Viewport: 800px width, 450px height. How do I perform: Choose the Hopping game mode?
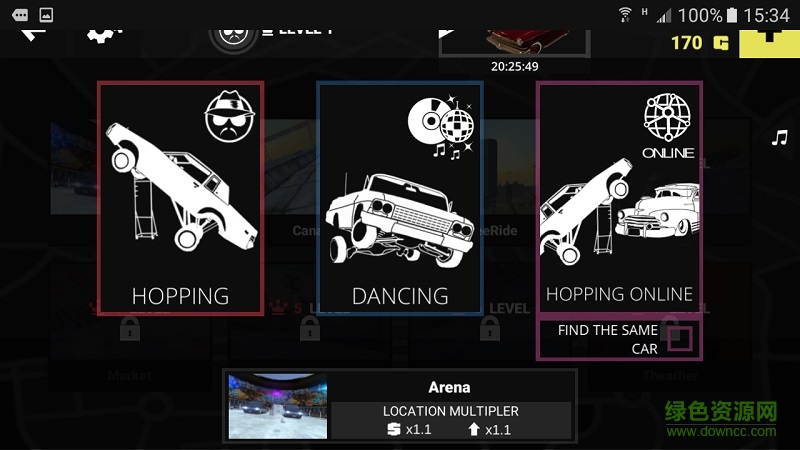tap(181, 198)
